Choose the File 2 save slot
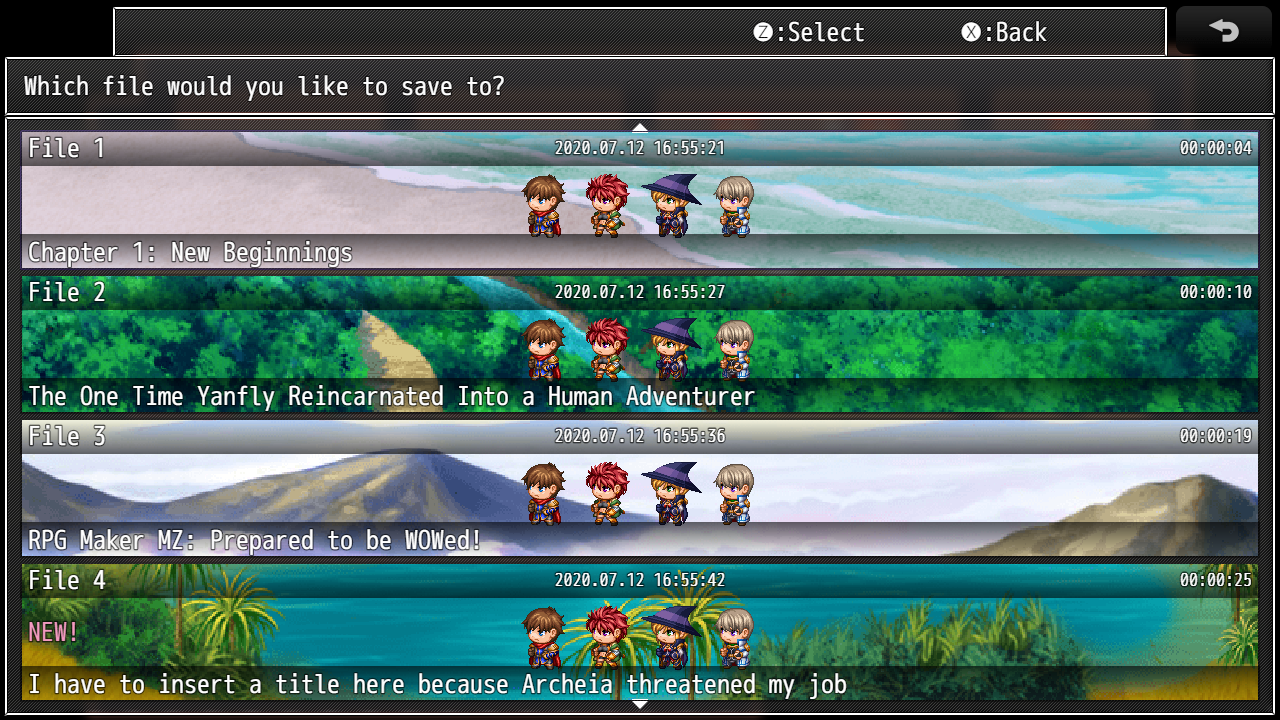 tap(640, 344)
